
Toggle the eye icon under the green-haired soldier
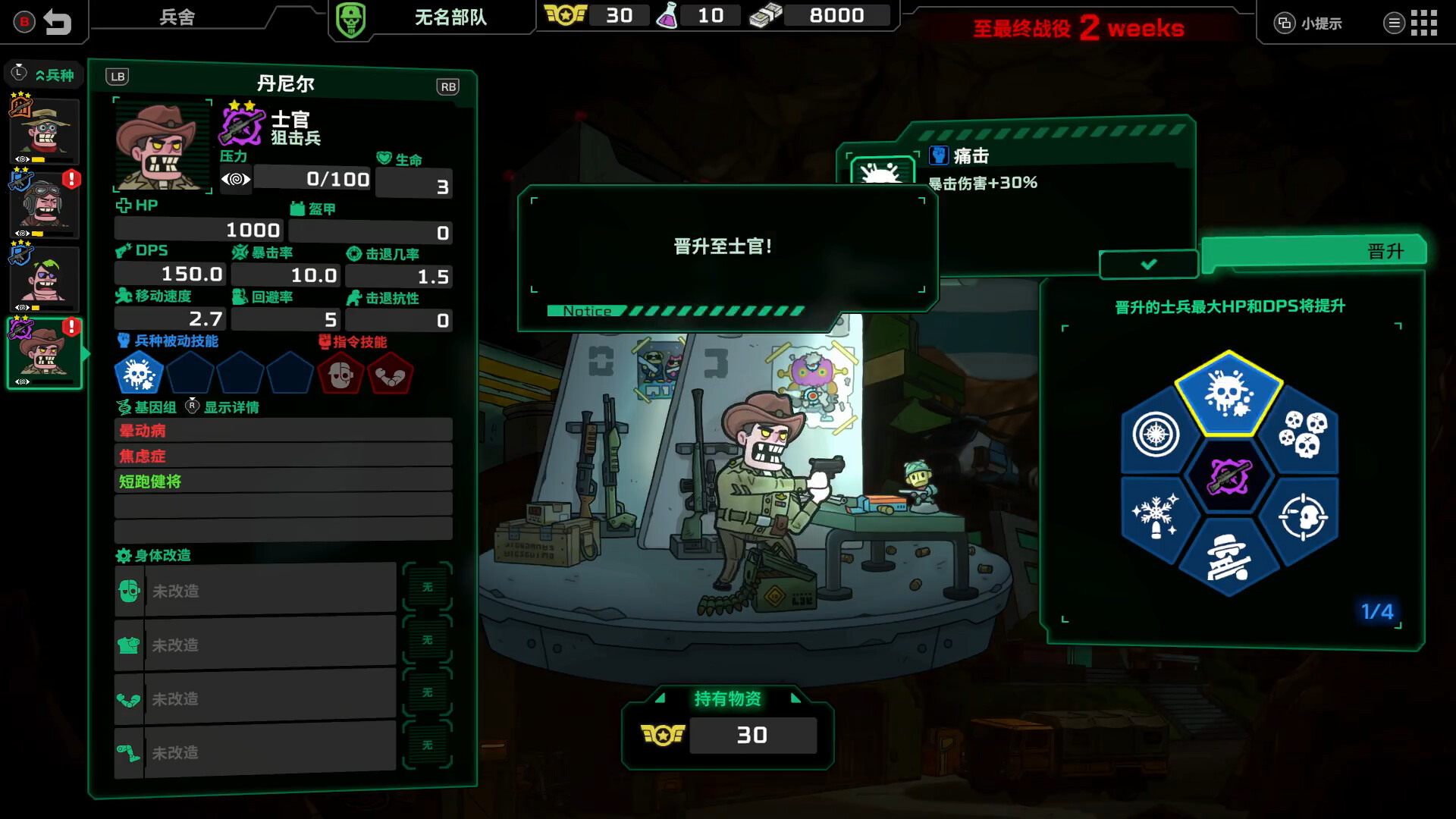click(x=20, y=308)
